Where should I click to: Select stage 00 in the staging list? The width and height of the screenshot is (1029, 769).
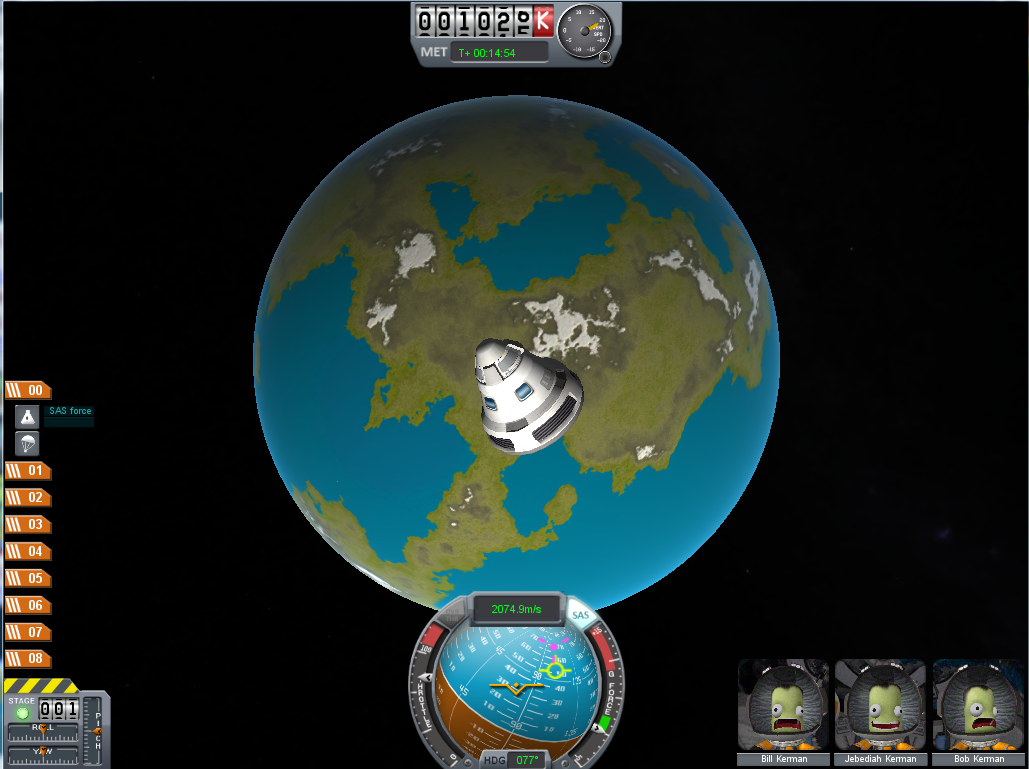[x=28, y=391]
